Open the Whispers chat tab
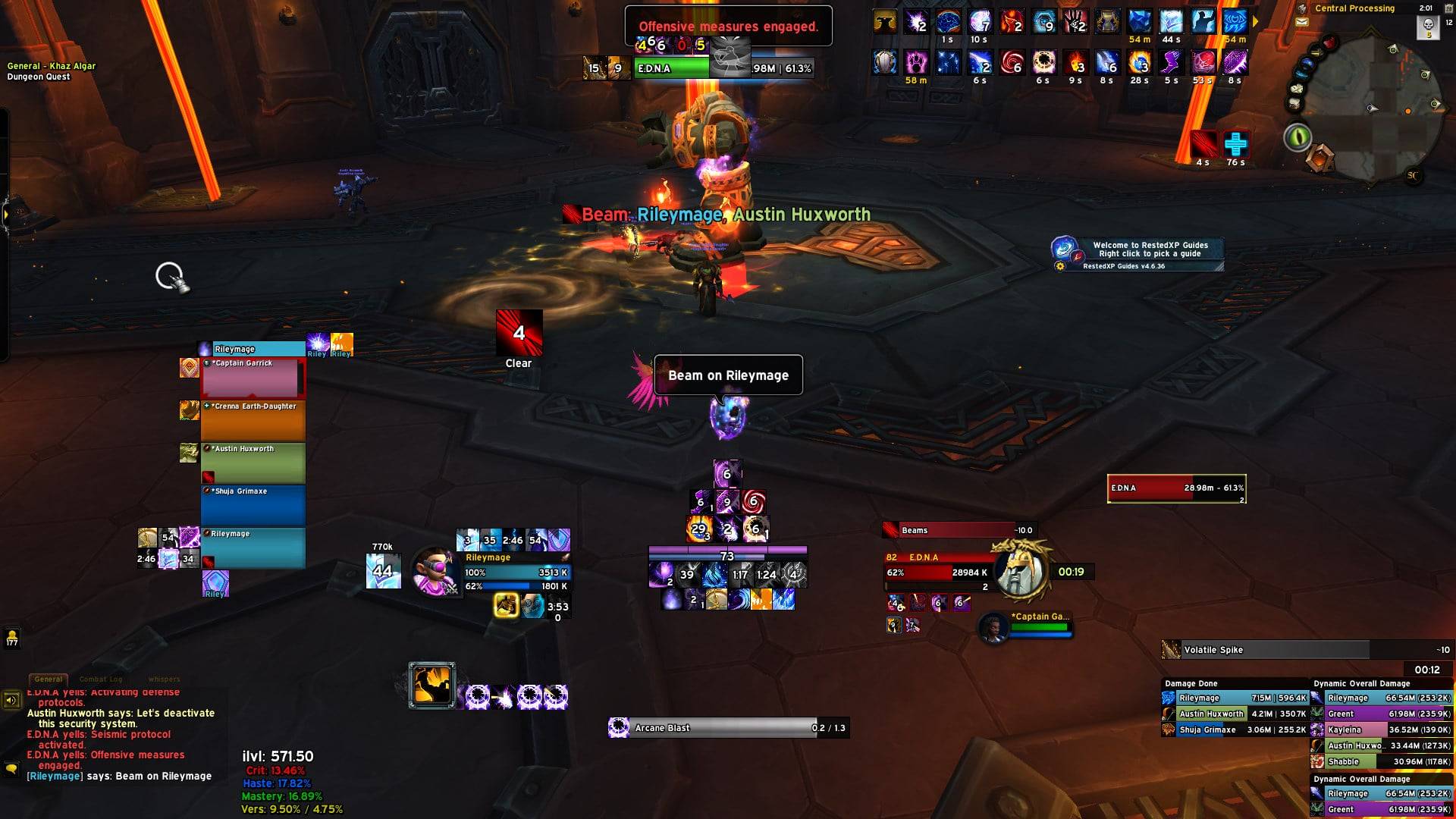 click(165, 679)
